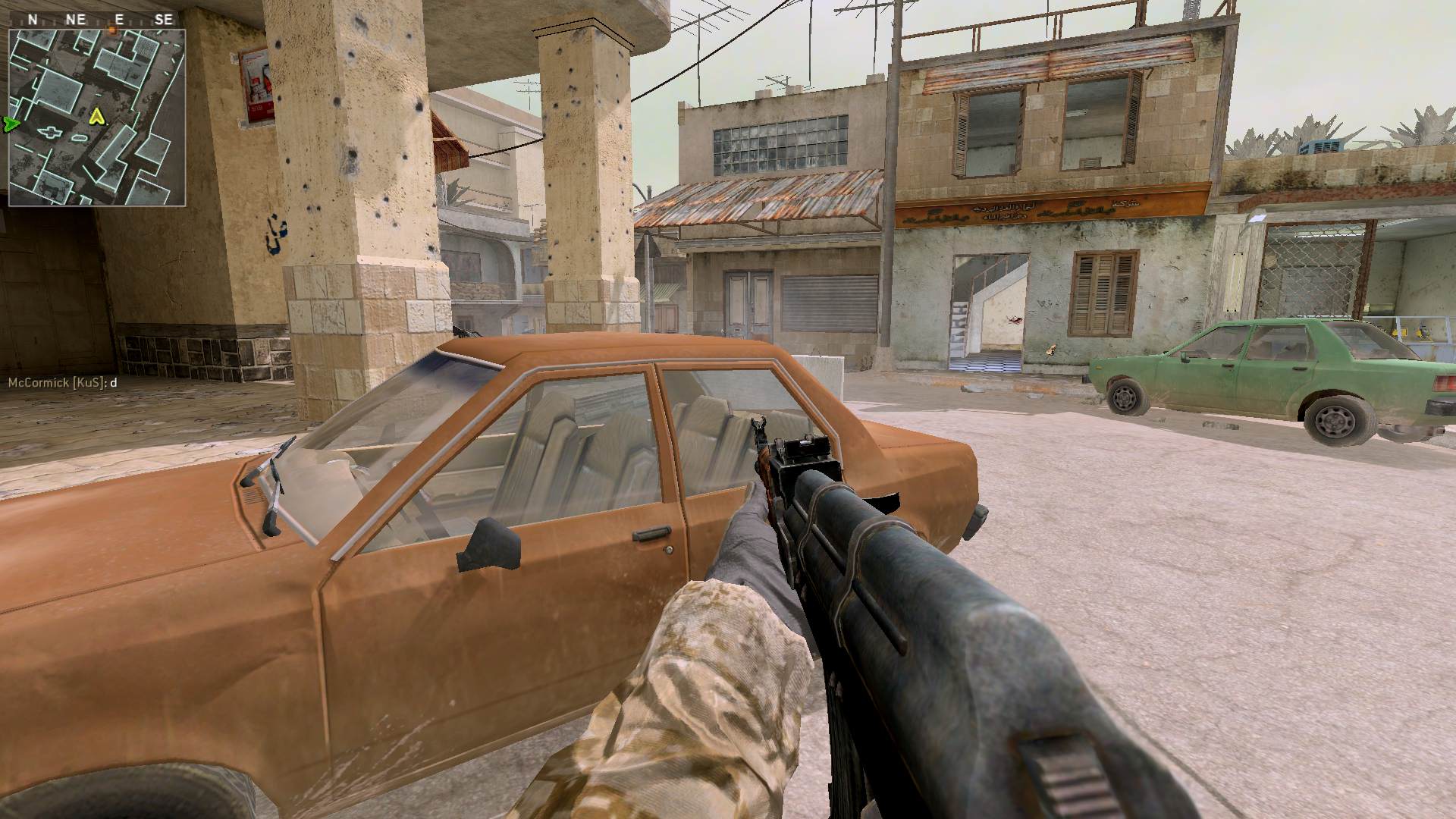Click the minimap in the corner
Image resolution: width=1456 pixels, height=819 pixels.
point(96,117)
